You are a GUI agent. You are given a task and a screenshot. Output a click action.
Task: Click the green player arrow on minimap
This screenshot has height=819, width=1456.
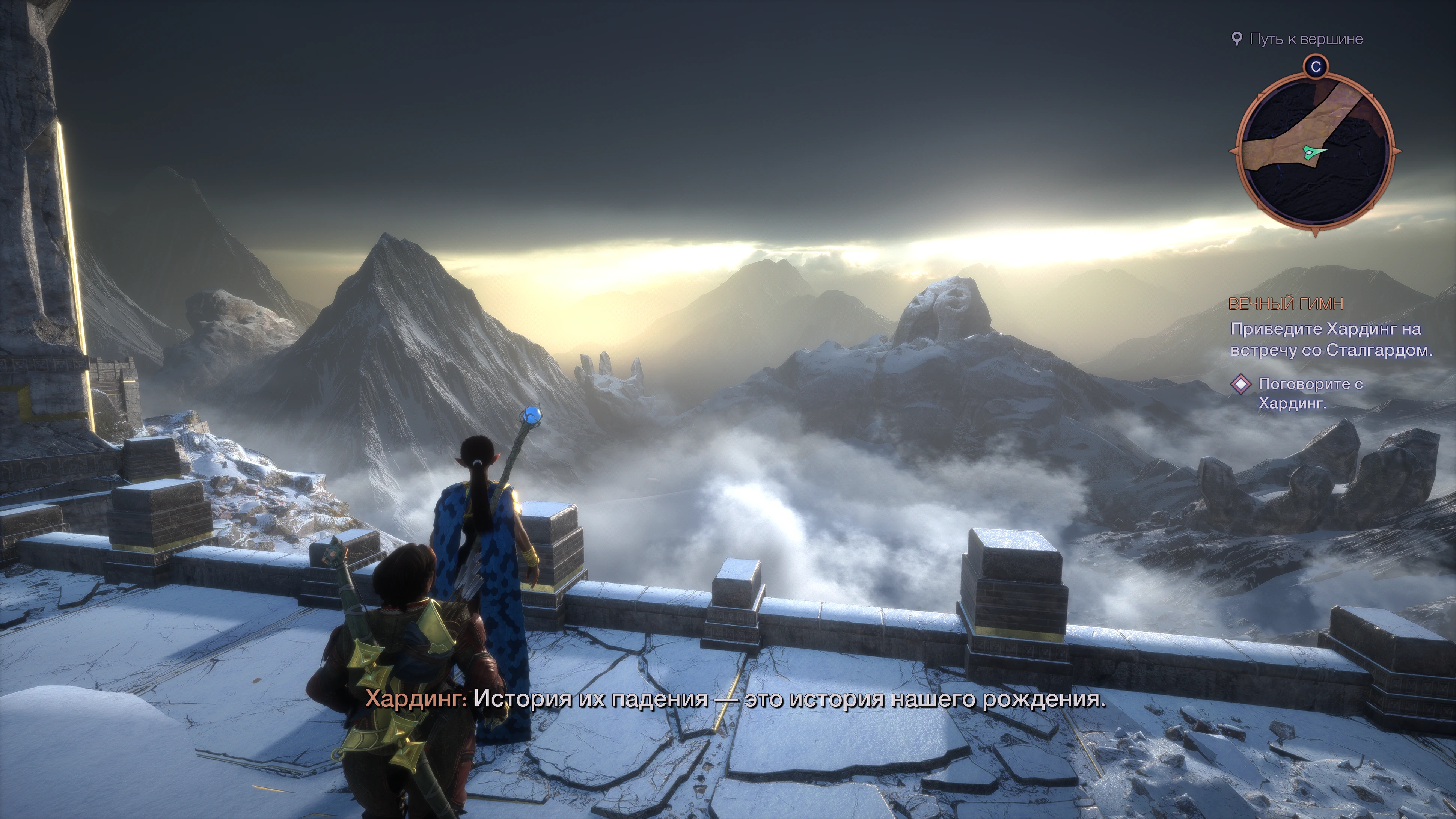coord(1312,151)
